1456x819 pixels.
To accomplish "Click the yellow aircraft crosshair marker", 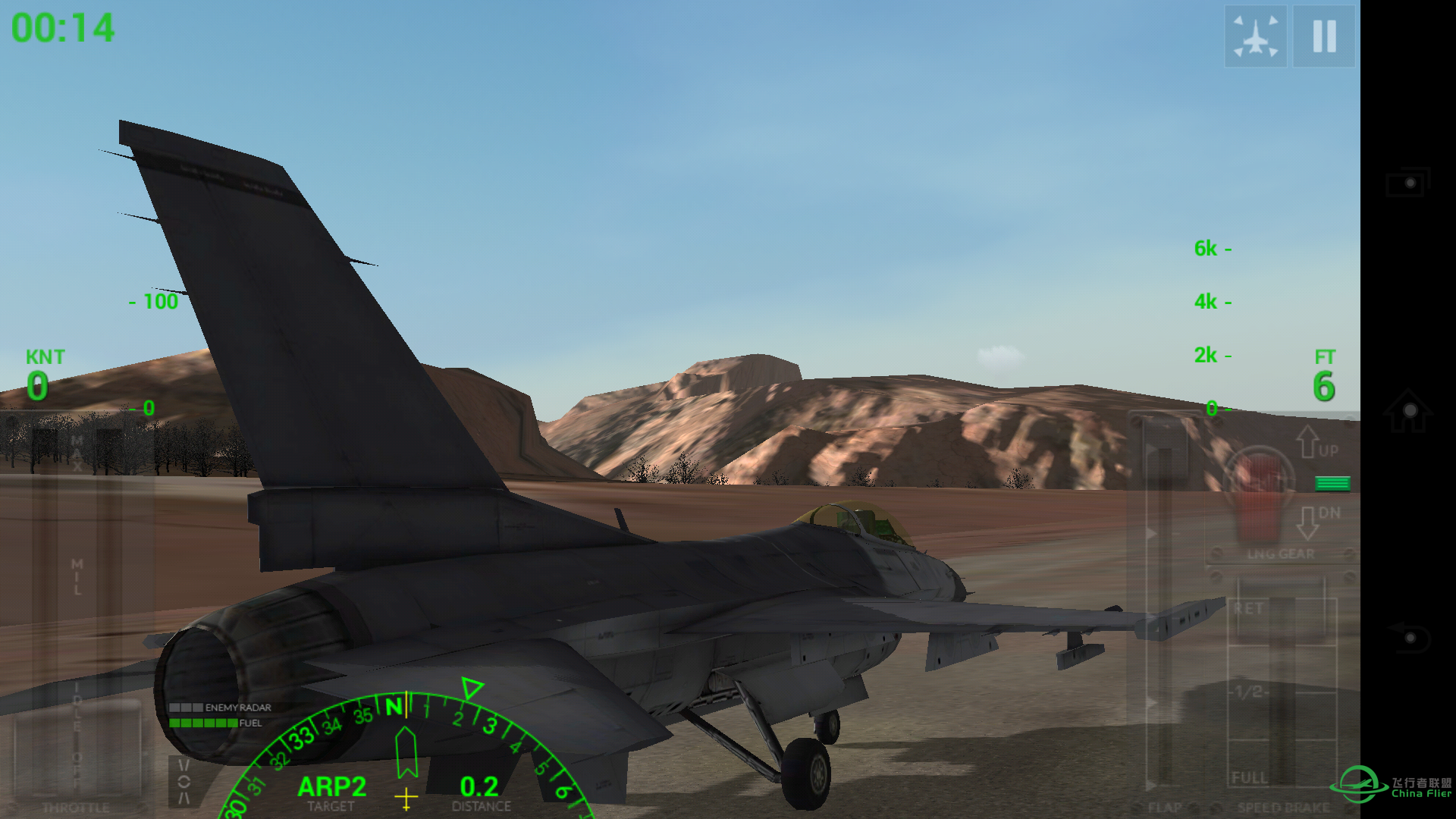I will point(406,795).
